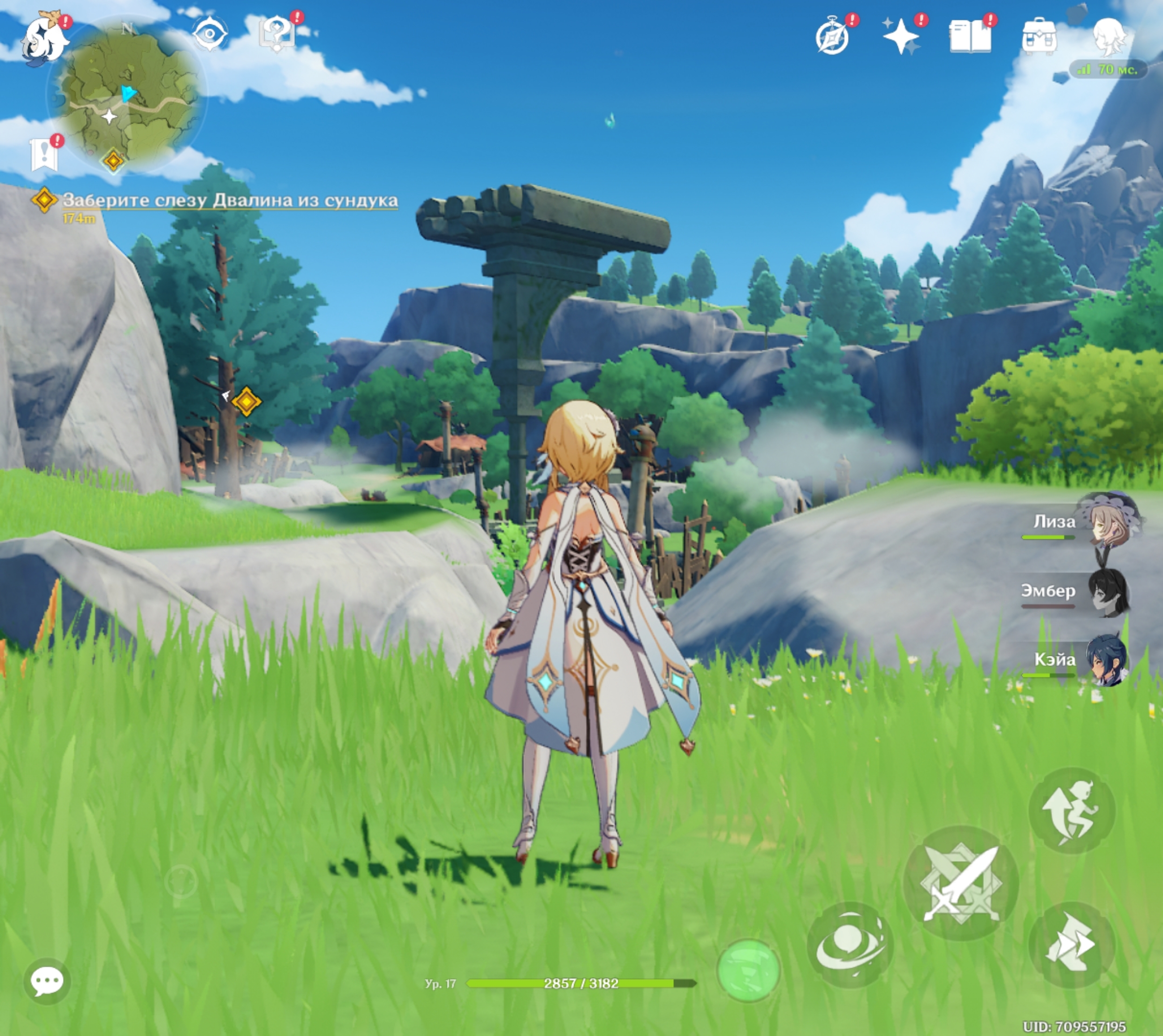Viewport: 1163px width, 1036px height.
Task: Open the quest list bookmark icon
Action: tap(44, 154)
